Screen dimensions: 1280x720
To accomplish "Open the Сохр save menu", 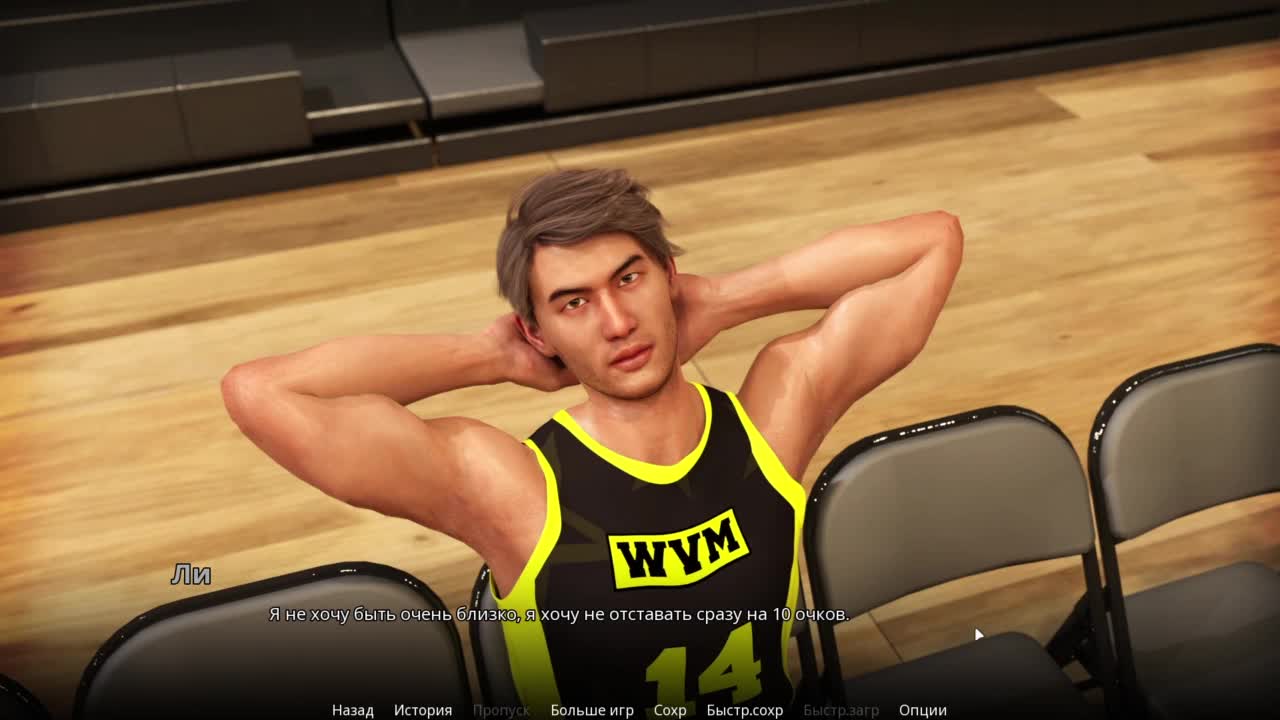I will [x=670, y=710].
